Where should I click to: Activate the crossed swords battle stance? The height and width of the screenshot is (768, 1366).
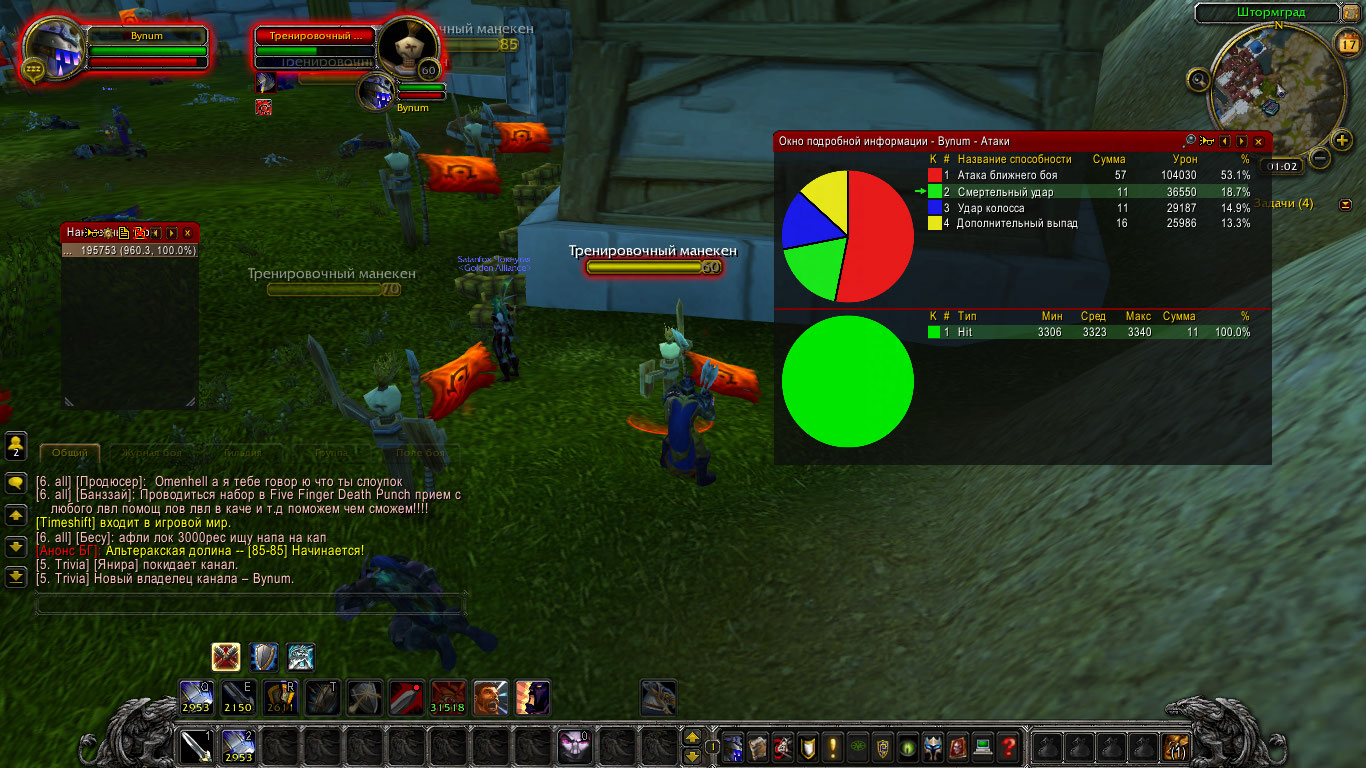tap(226, 657)
